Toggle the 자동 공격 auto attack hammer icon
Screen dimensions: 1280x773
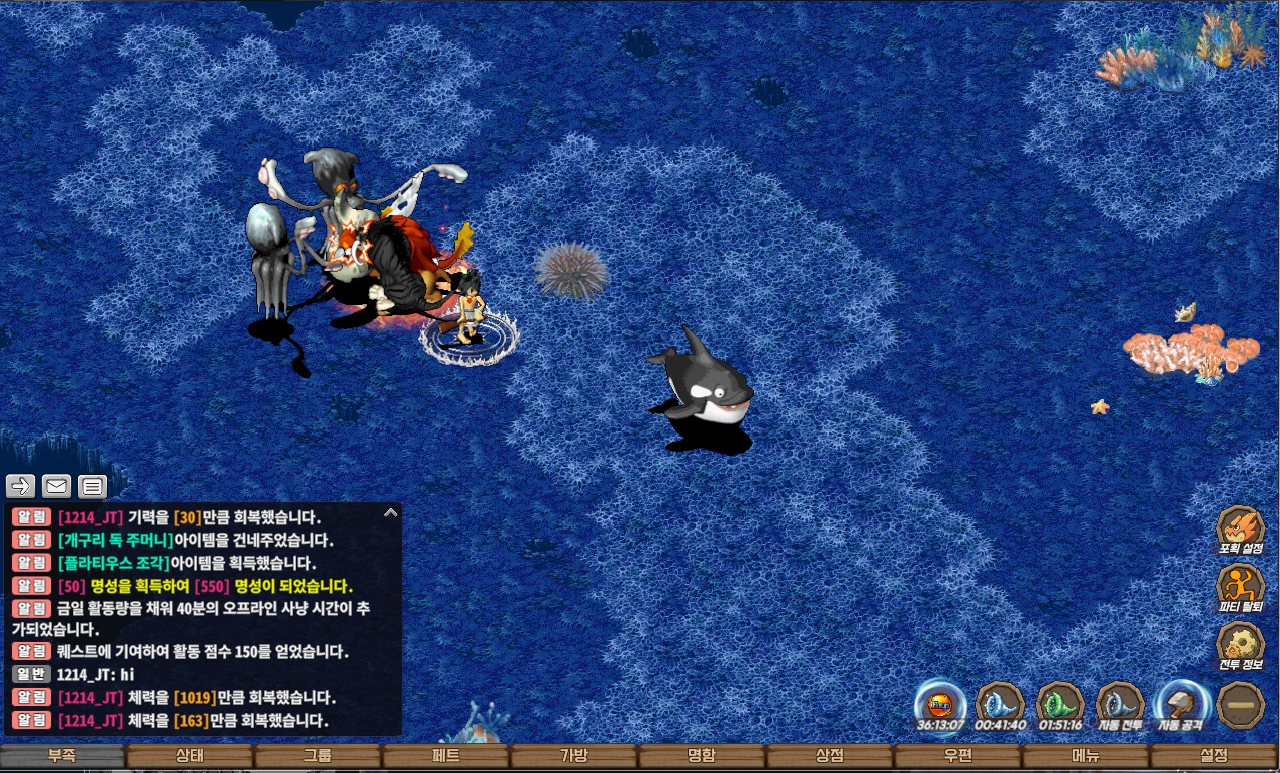pyautogui.click(x=1180, y=703)
